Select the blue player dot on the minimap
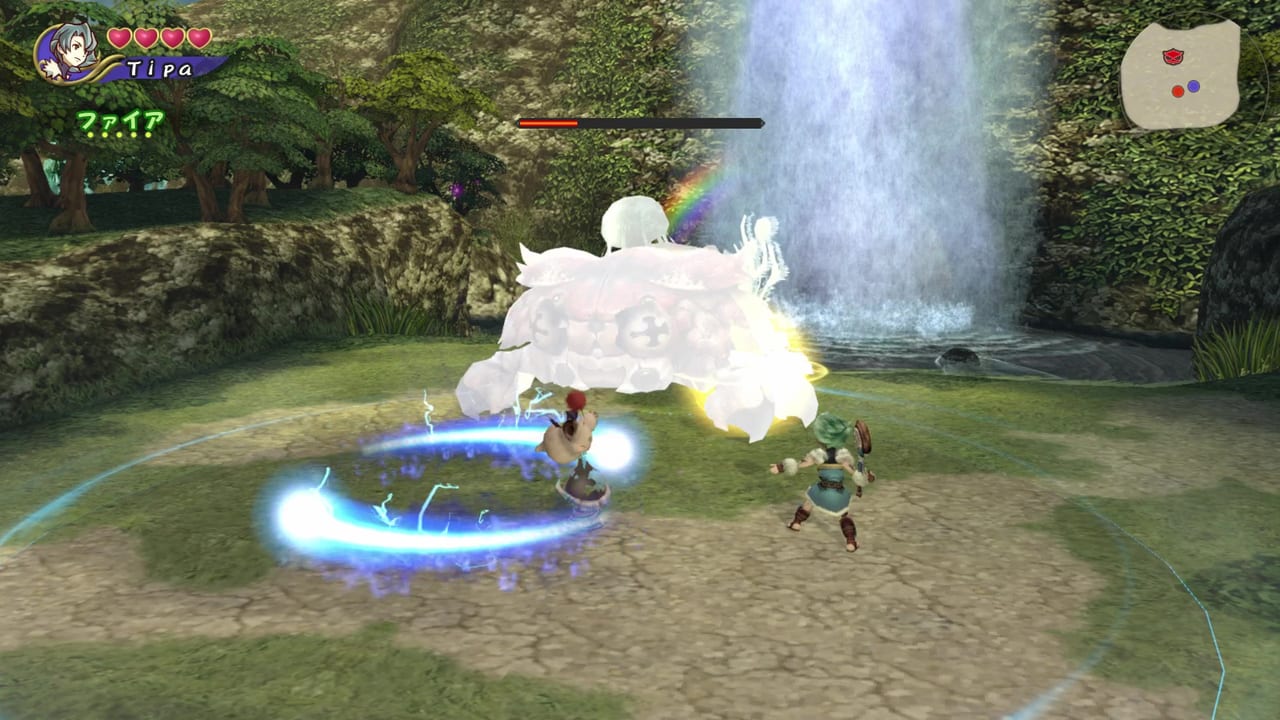 (x=1193, y=85)
